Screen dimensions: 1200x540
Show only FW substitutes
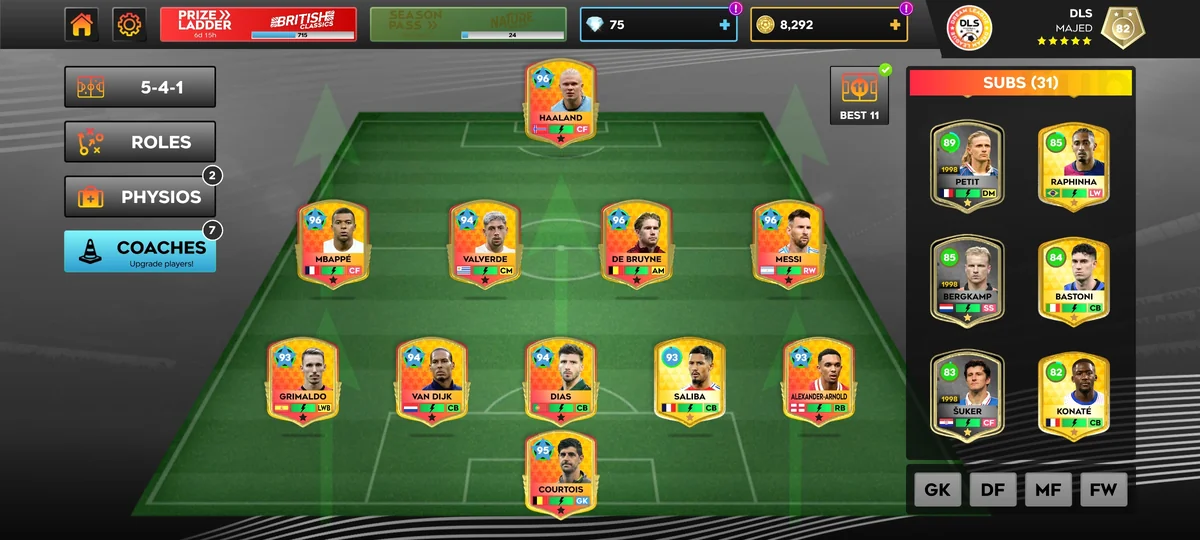pyautogui.click(x=1103, y=490)
